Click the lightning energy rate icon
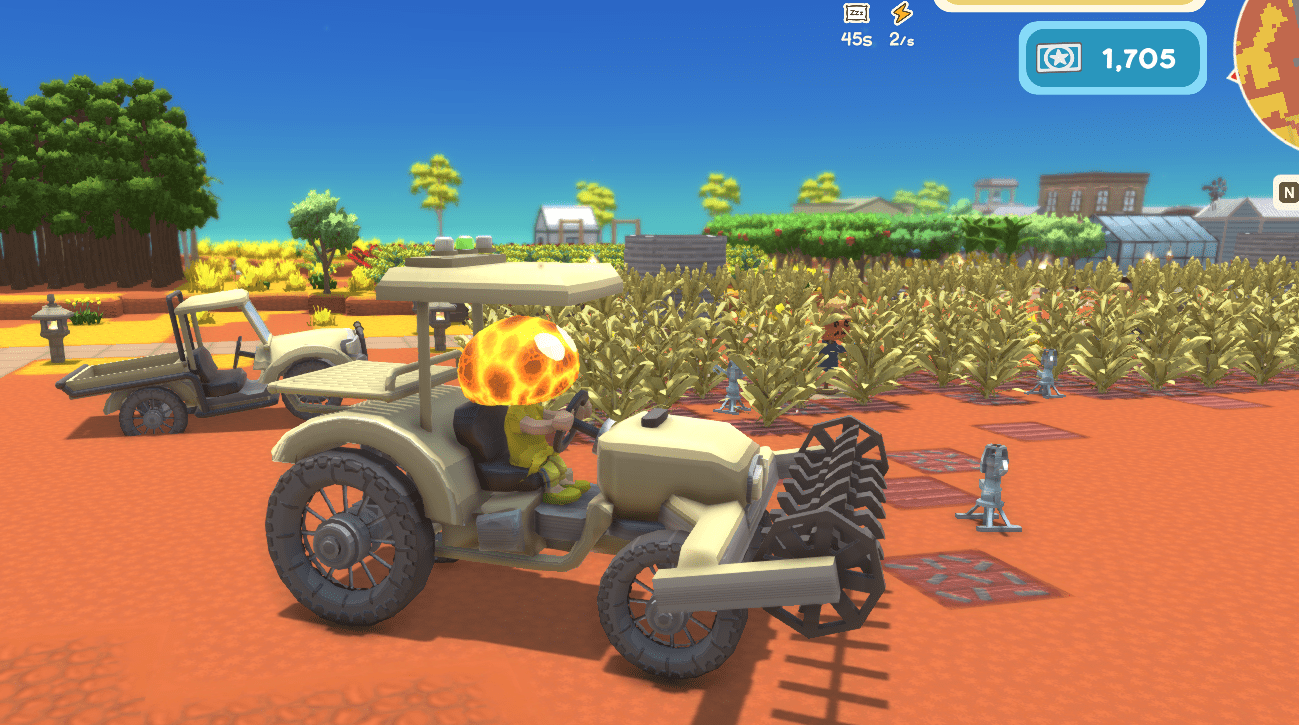Screen dimensions: 1299x725 pyautogui.click(x=900, y=13)
